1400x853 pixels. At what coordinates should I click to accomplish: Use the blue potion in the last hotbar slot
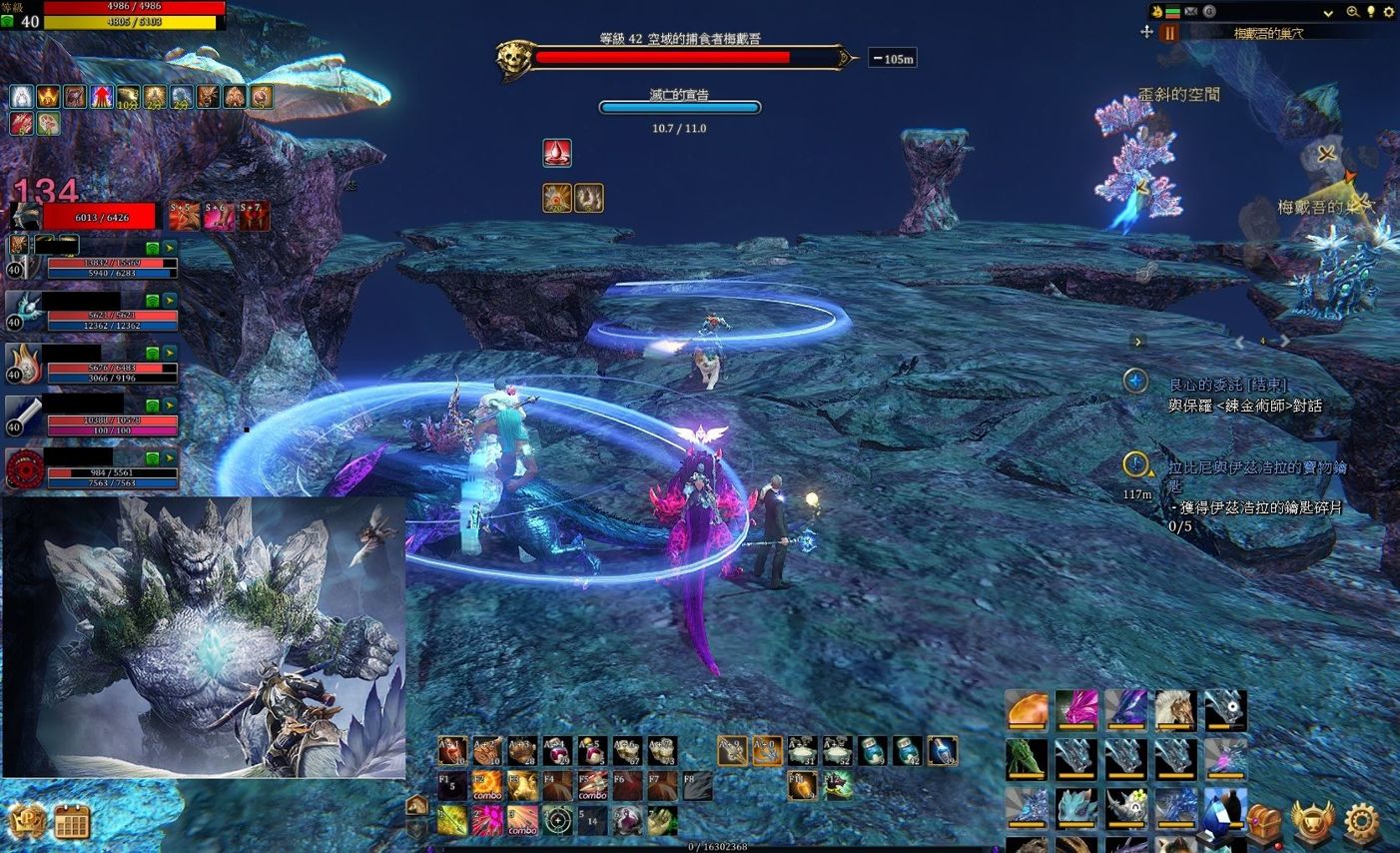click(942, 751)
